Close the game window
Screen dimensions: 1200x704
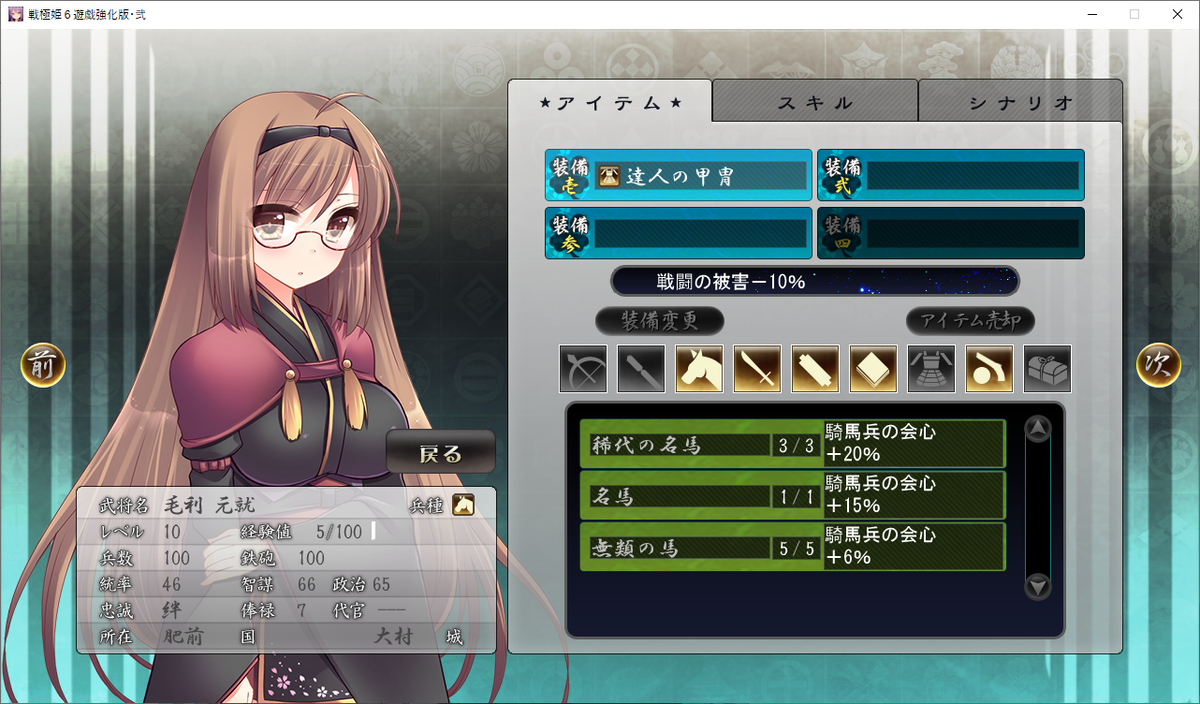(1176, 14)
